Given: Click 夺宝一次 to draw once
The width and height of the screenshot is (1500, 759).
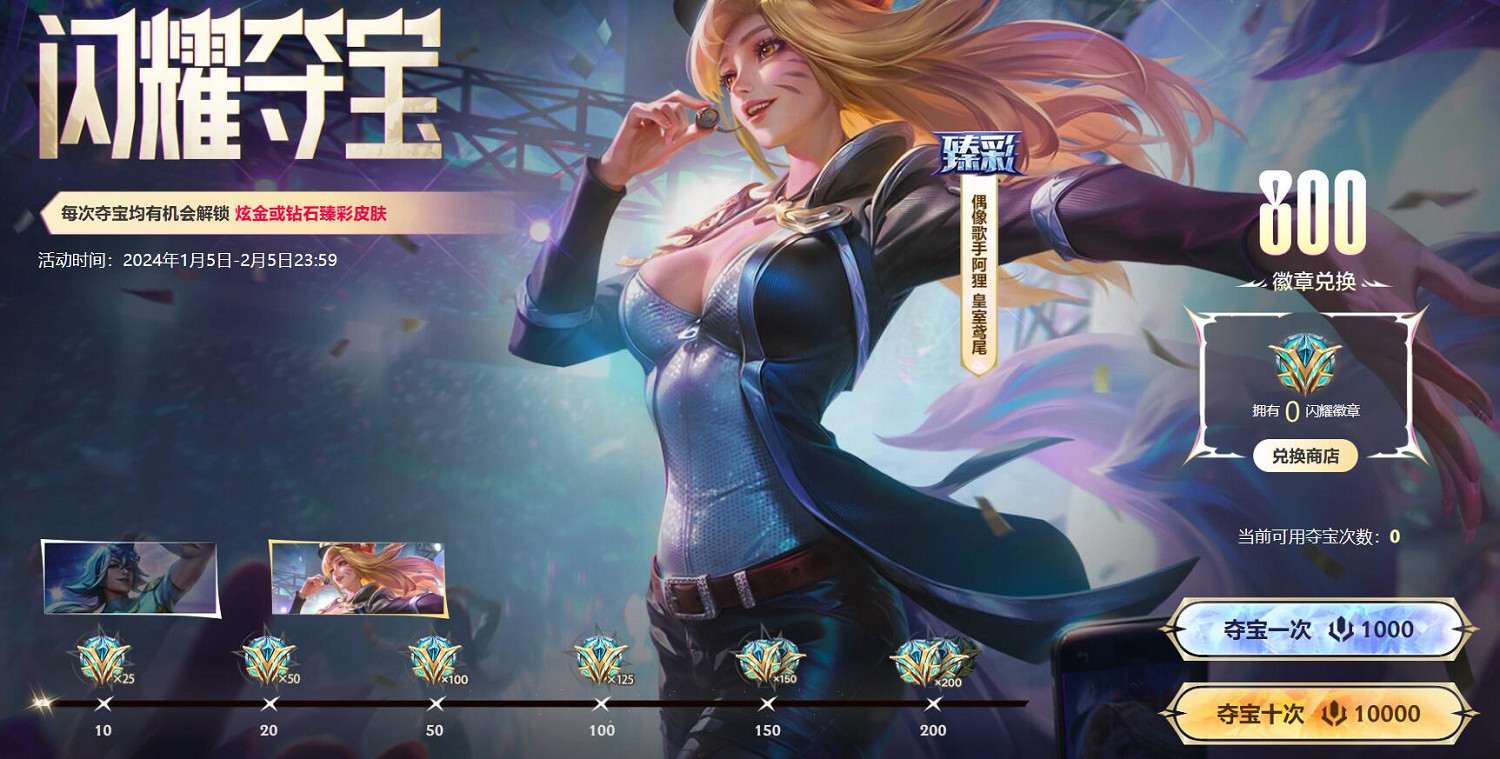Looking at the screenshot, I should (1320, 630).
